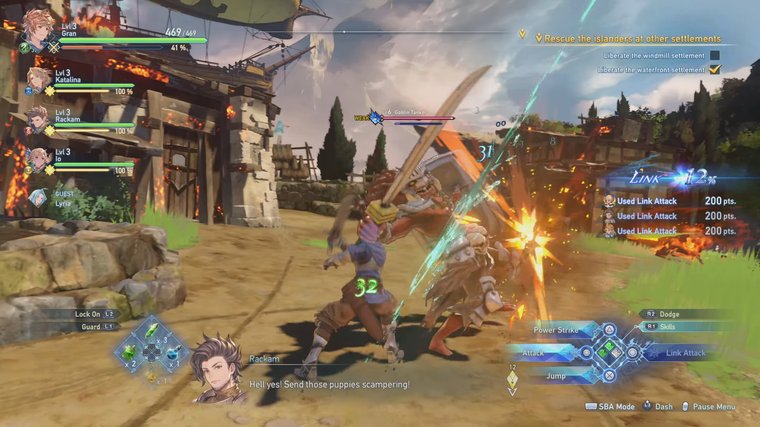The image size is (760, 427).
Task: Use the blue potion item with x1
Action: (172, 353)
